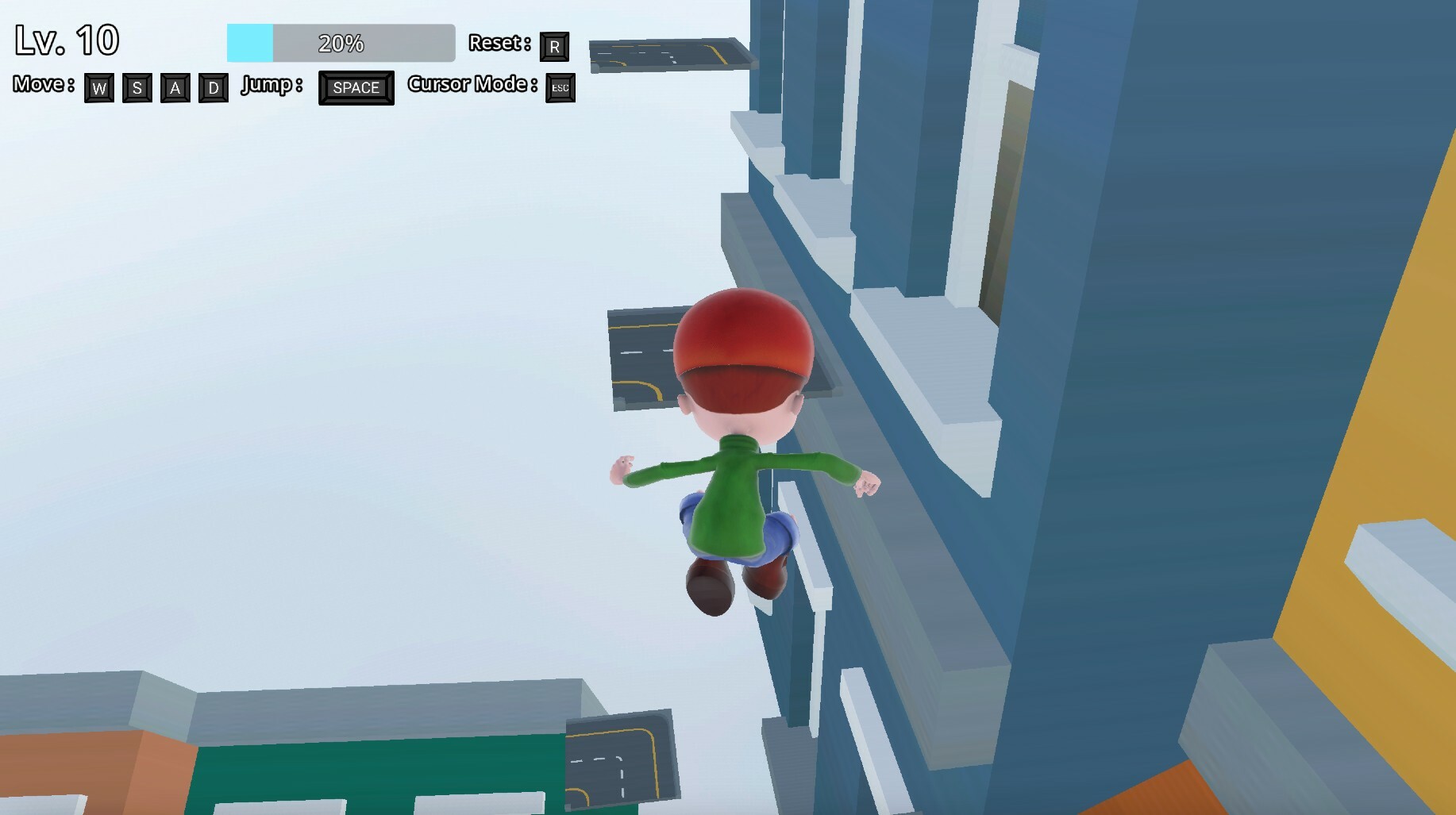Activate the Reset control shown in the HUD
This screenshot has width=1456, height=815.
click(x=556, y=47)
